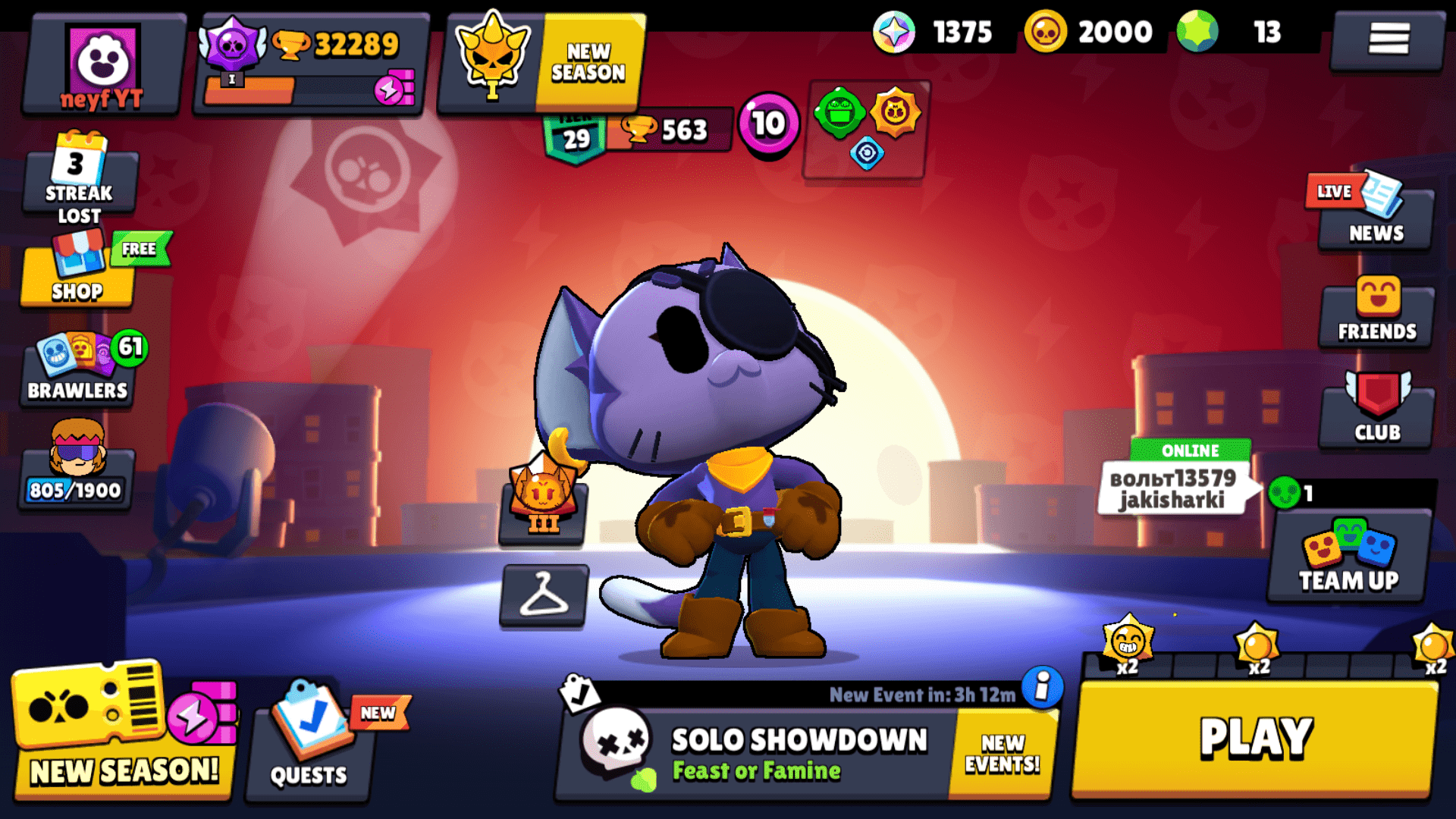The image size is (1456, 819).
Task: Open the Brawlers collection
Action: [x=77, y=370]
